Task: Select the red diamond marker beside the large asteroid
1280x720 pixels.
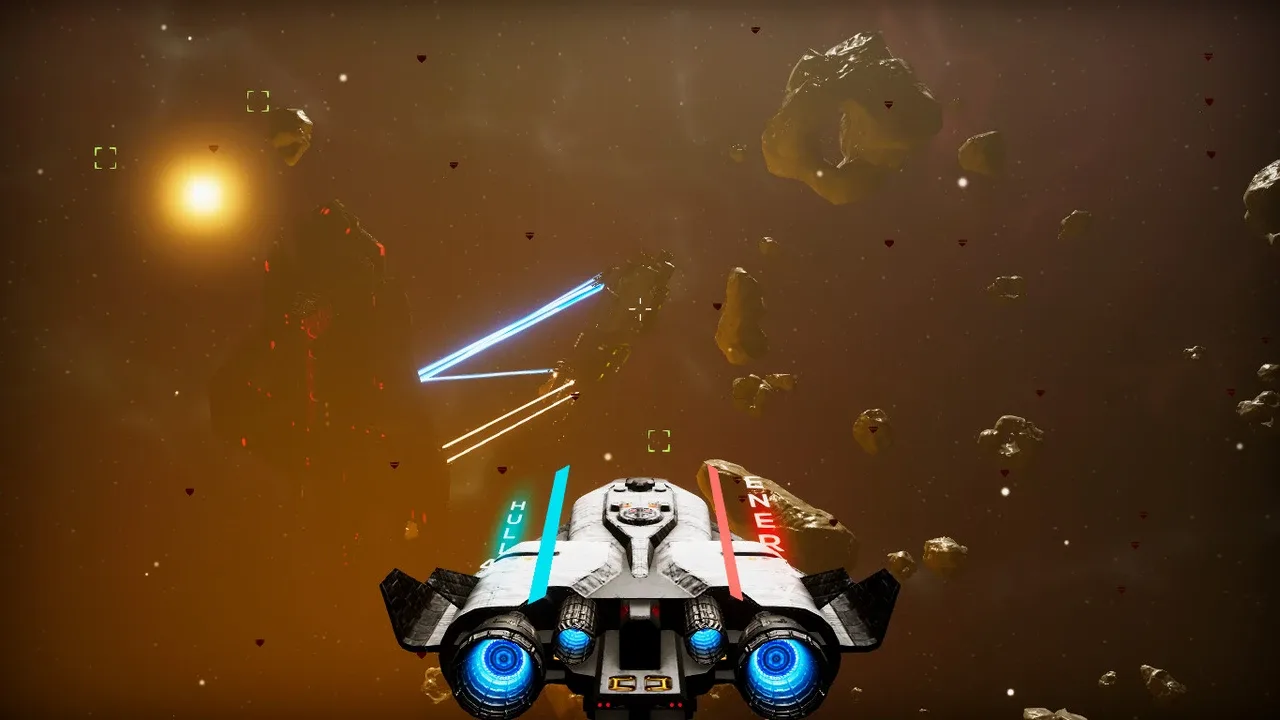Action: (x=888, y=105)
